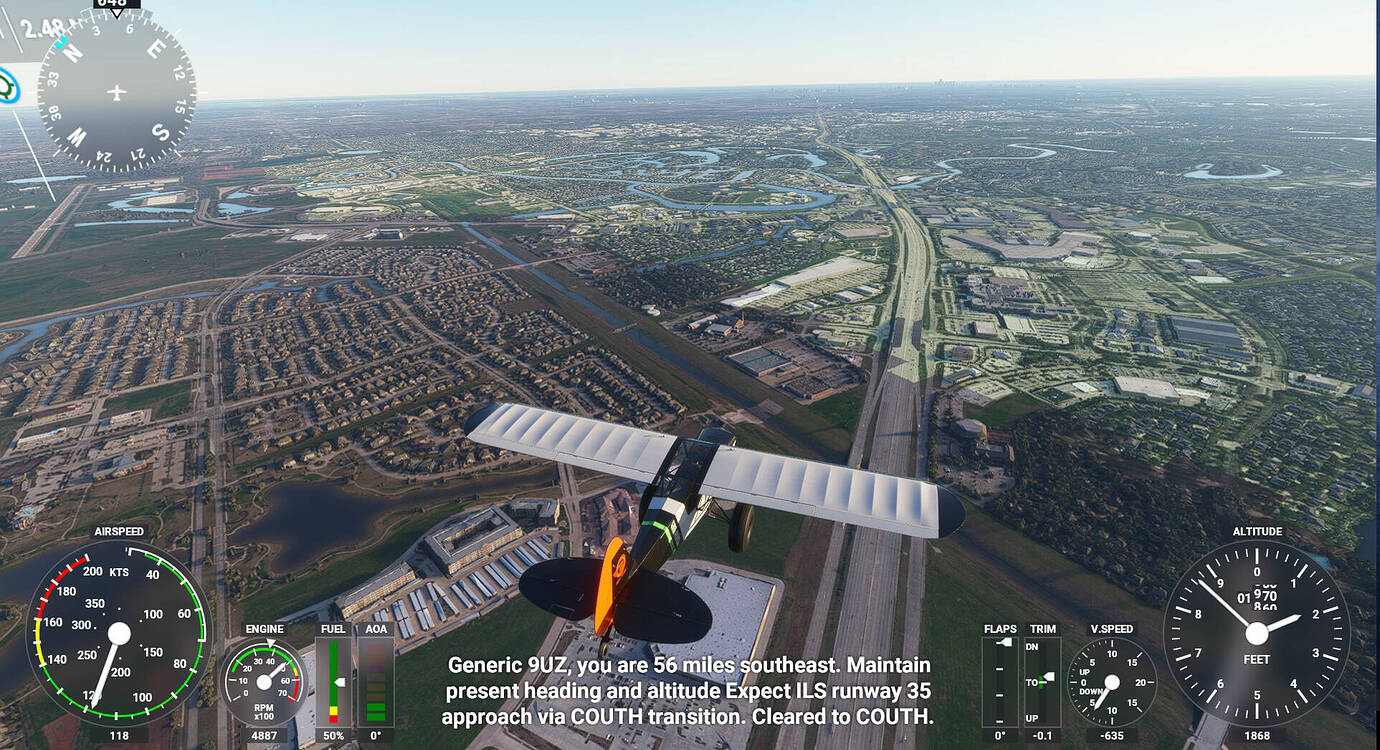Click the ENGINE RPM gauge

coord(262,680)
